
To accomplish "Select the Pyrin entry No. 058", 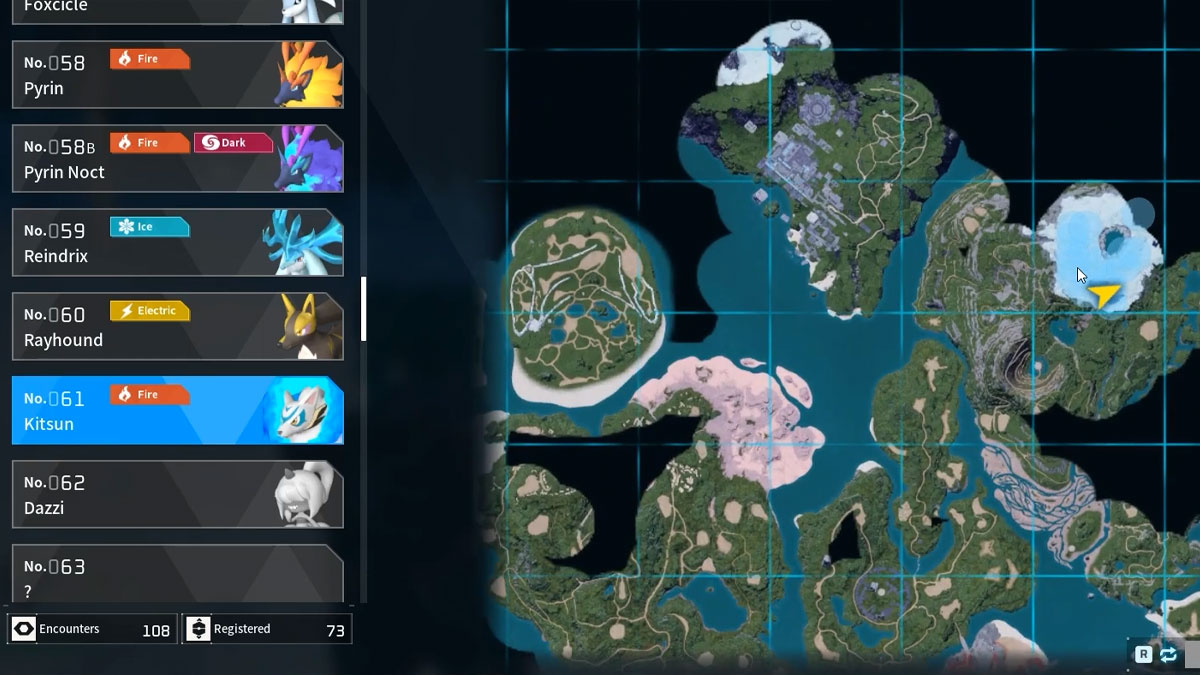I will [x=177, y=75].
